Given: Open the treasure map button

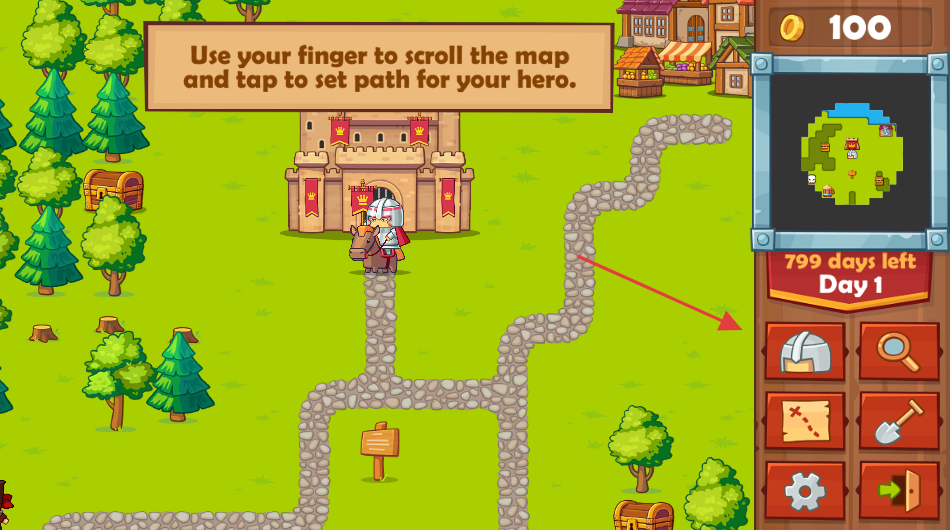Looking at the screenshot, I should pyautogui.click(x=805, y=421).
